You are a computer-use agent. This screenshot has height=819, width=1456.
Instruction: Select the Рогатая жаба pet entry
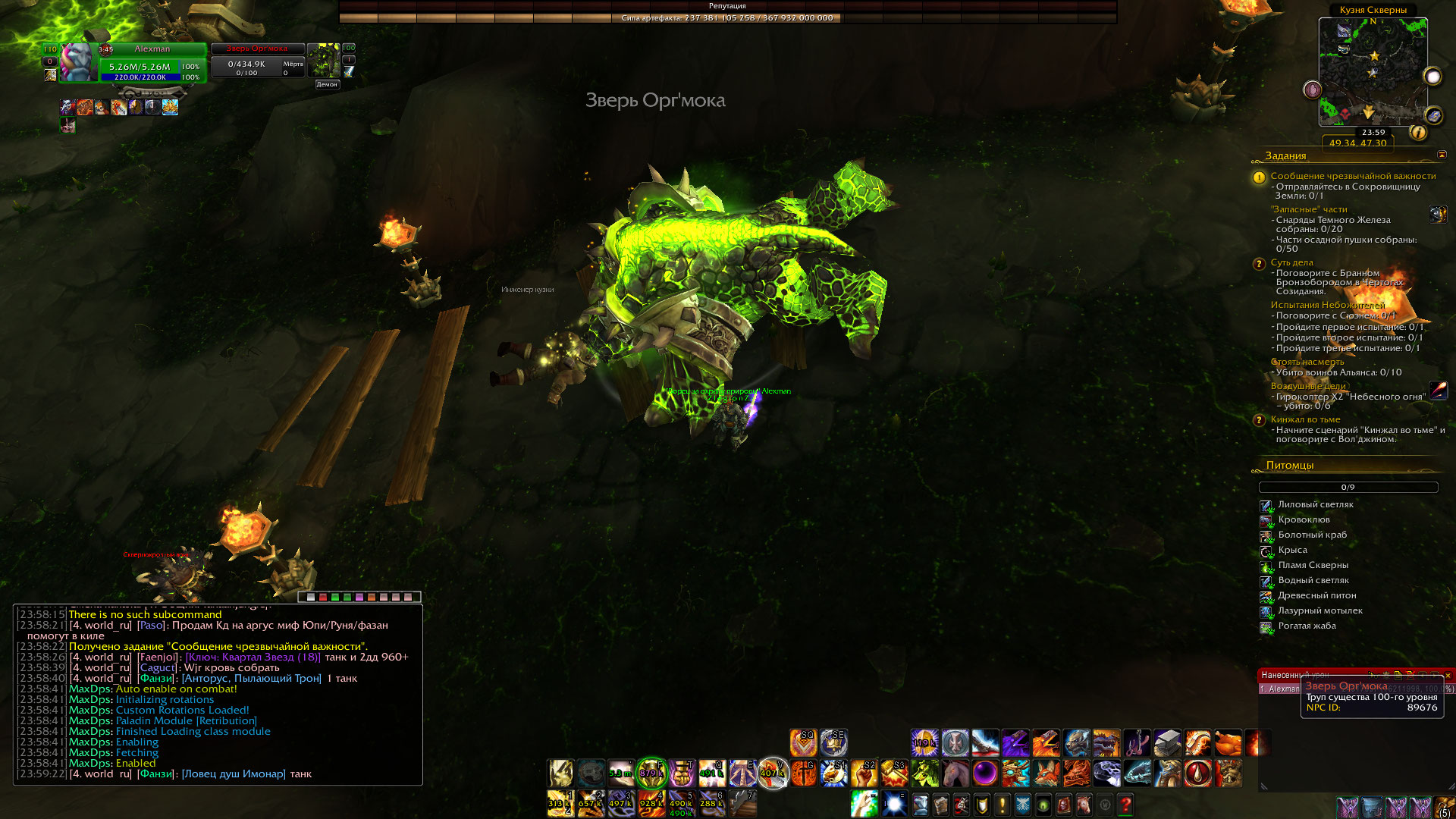click(1307, 626)
